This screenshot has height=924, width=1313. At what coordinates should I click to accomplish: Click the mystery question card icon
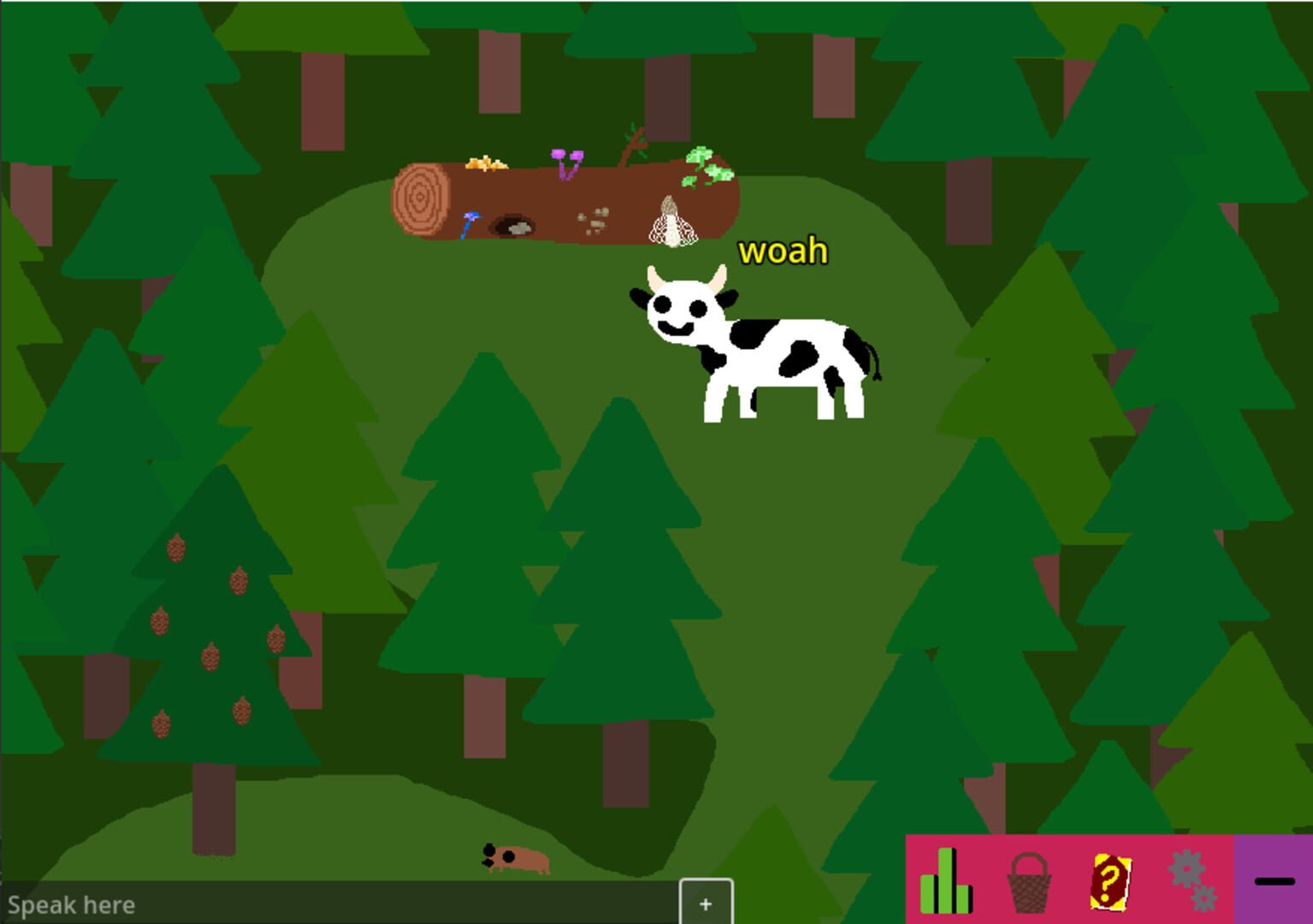(1111, 884)
